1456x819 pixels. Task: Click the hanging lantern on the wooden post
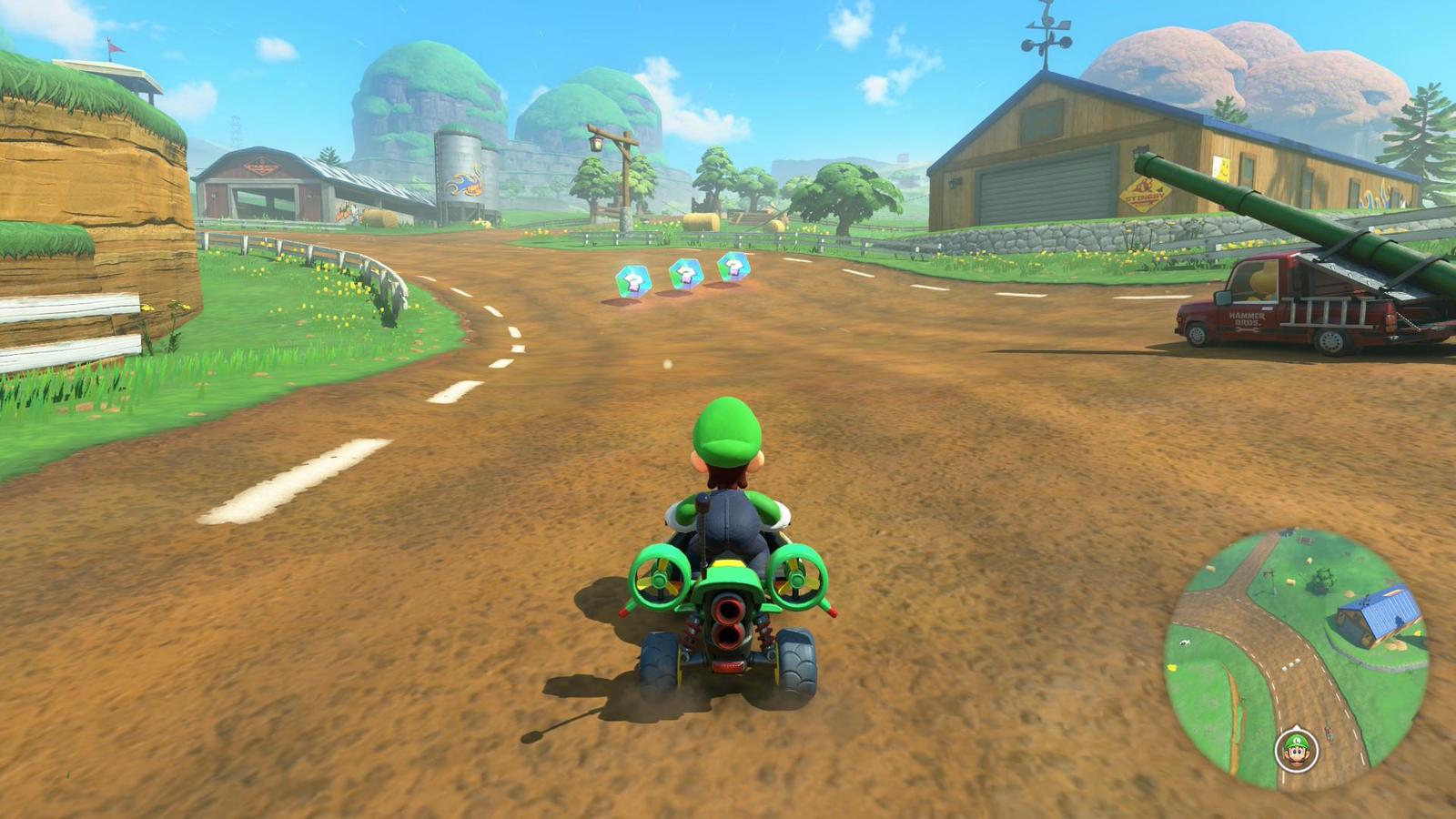point(595,143)
